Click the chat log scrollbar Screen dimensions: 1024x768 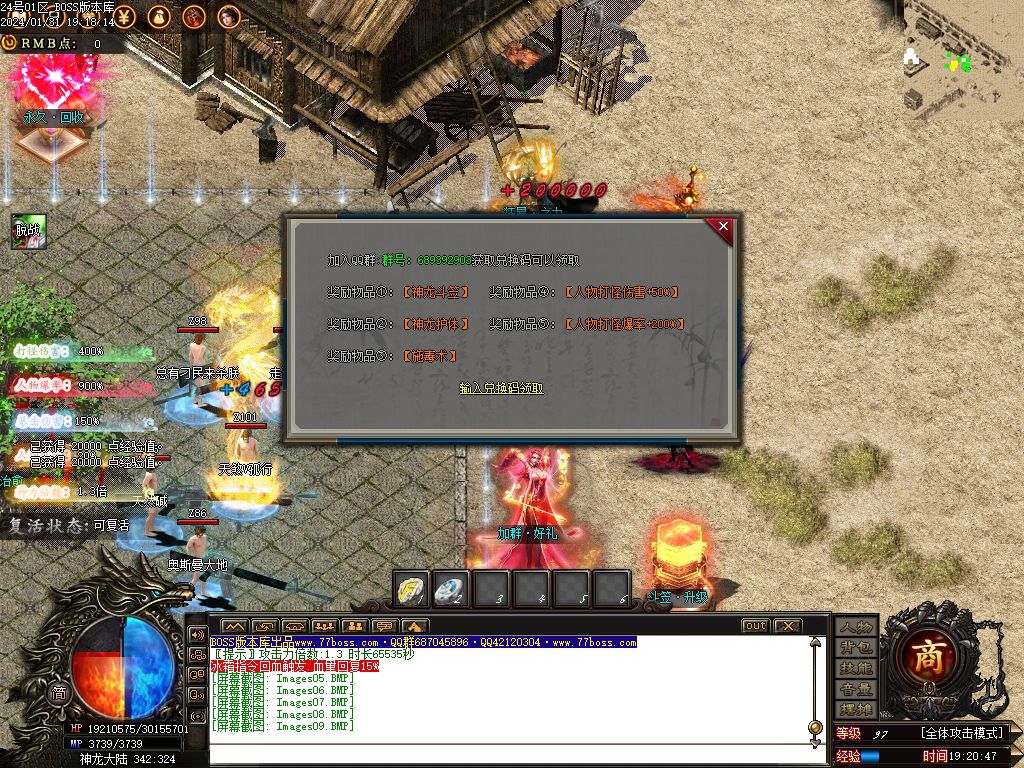pyautogui.click(x=813, y=690)
